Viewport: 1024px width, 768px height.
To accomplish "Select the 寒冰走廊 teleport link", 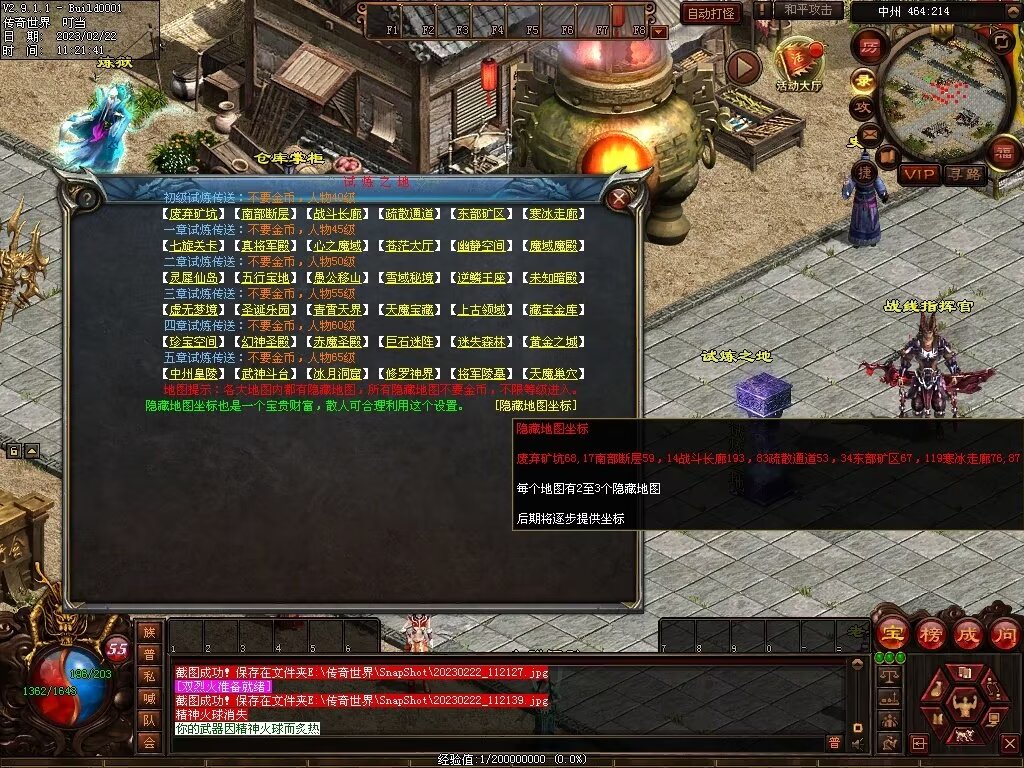I will 553,214.
